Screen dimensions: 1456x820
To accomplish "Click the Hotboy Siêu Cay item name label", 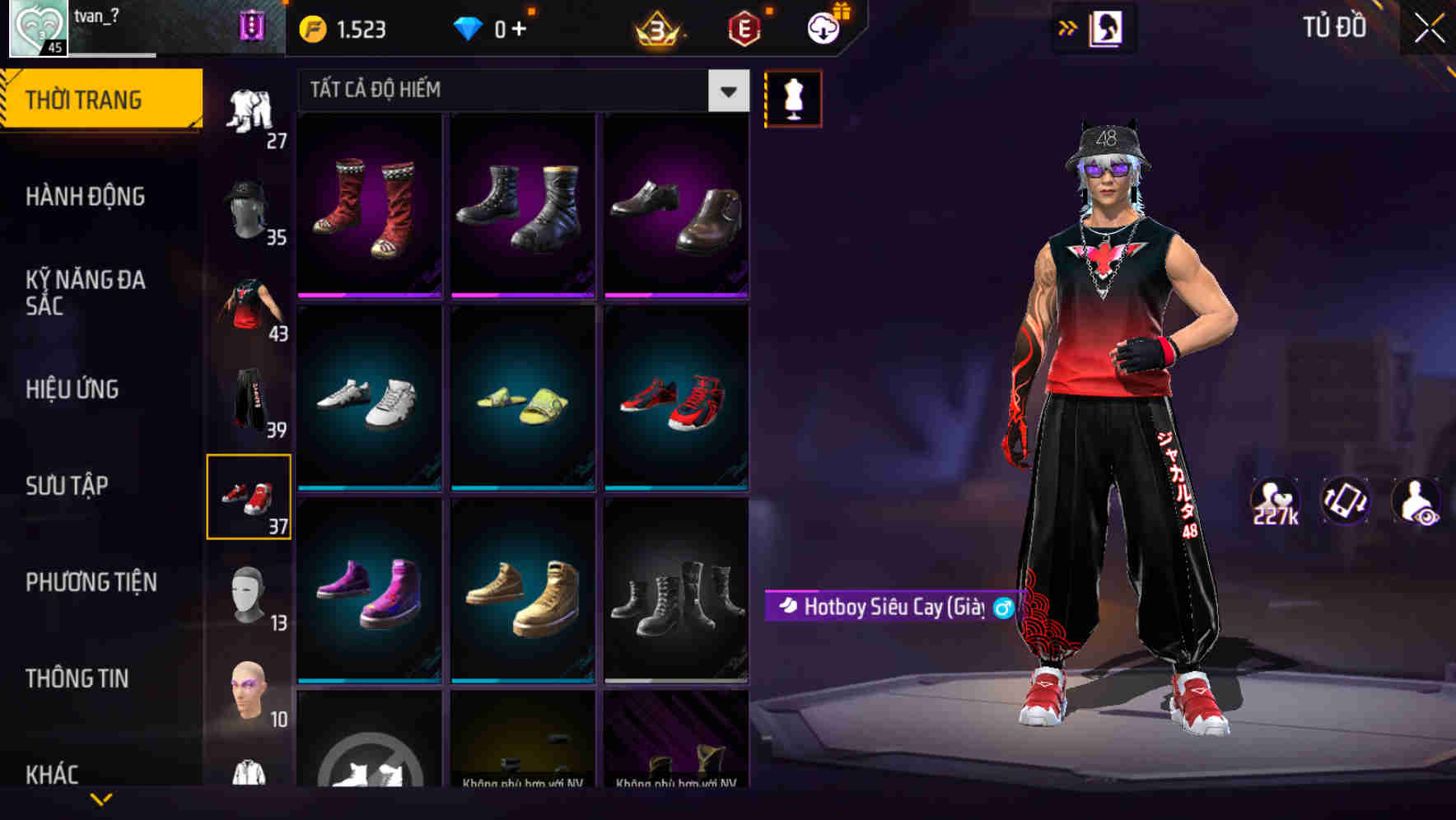I will point(889,606).
